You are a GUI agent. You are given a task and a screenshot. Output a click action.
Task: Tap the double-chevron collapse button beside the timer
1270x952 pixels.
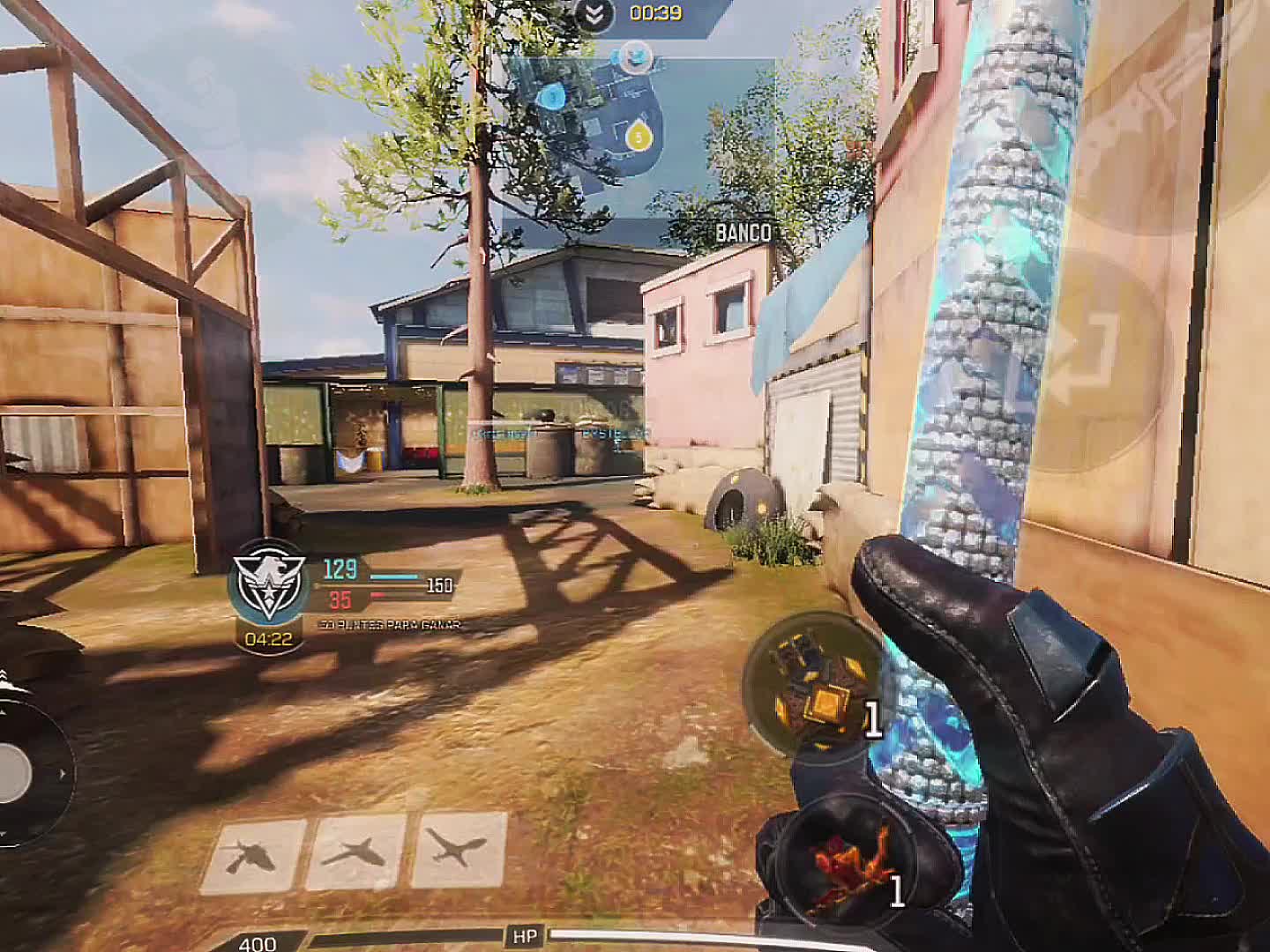coord(595,13)
